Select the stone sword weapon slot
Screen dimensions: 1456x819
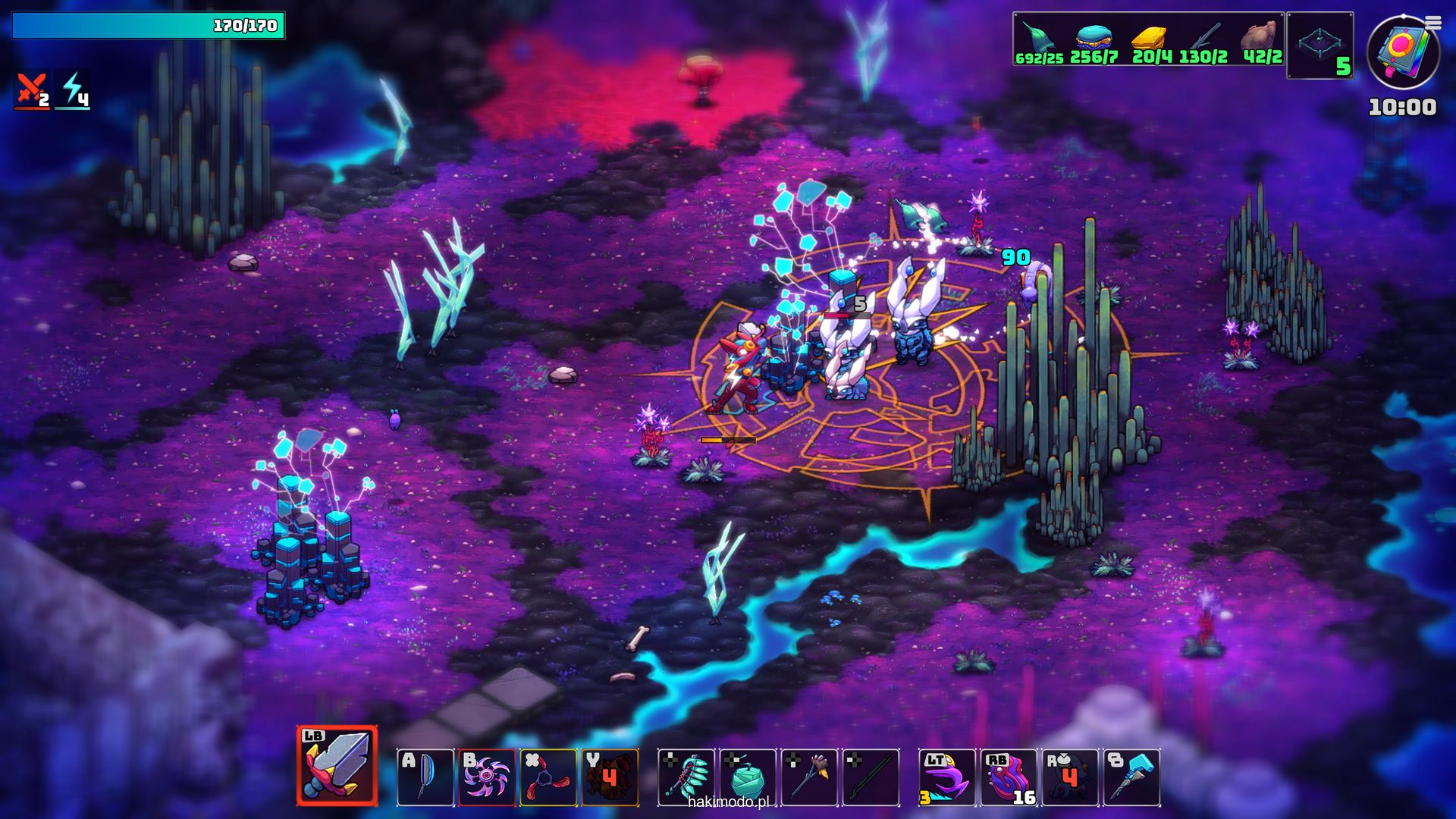click(x=337, y=766)
